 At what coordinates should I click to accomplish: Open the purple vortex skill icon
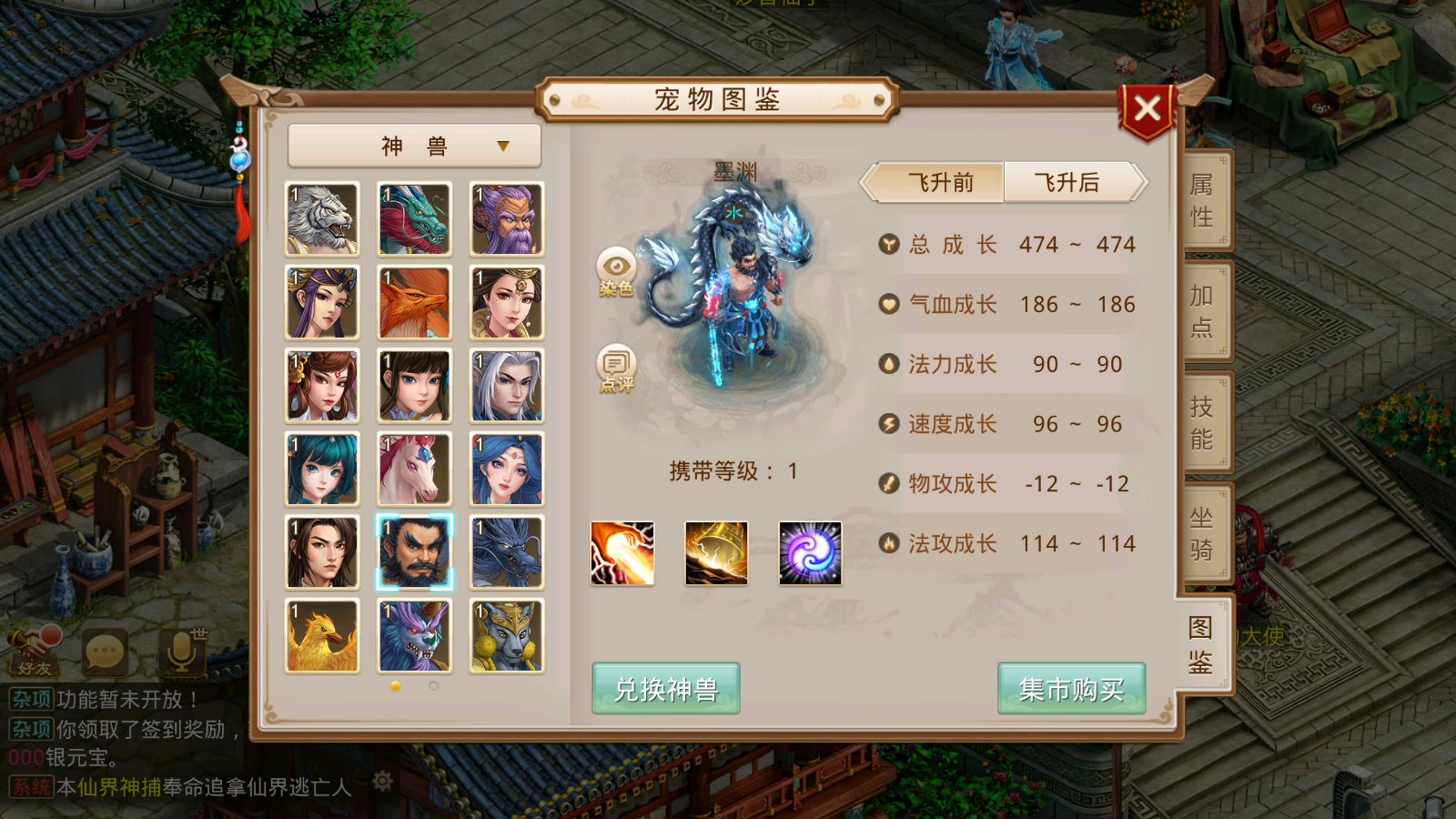[x=810, y=553]
